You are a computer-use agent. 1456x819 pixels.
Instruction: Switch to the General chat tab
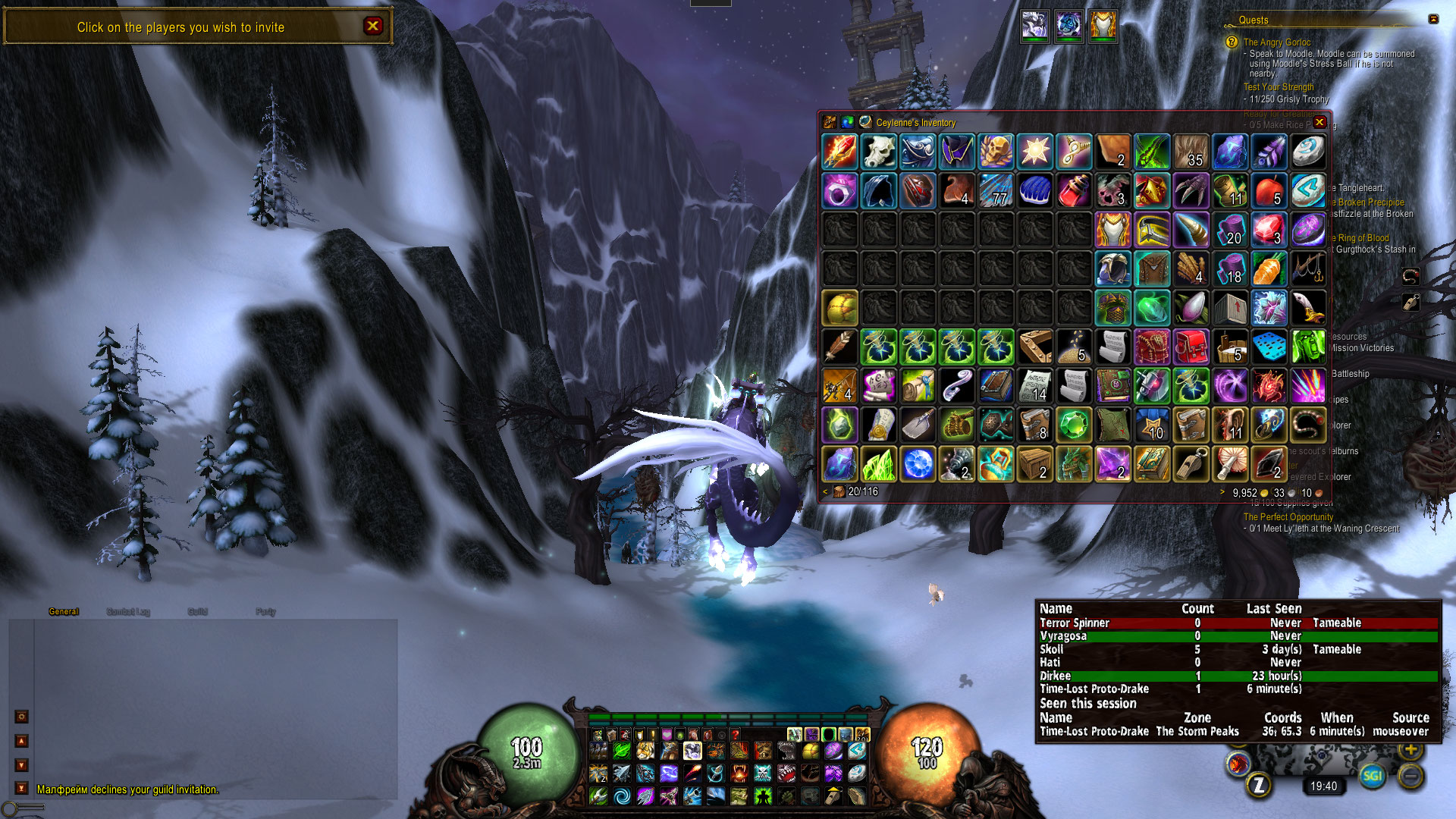[x=64, y=612]
